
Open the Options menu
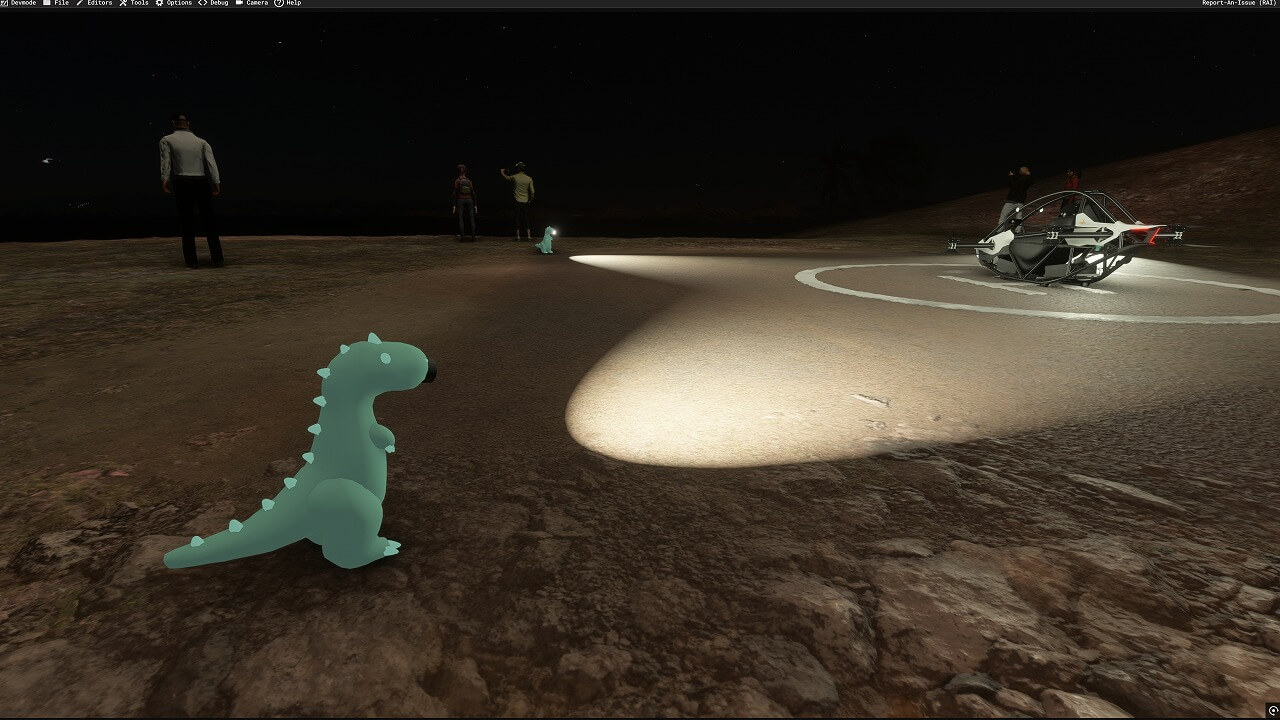point(174,3)
